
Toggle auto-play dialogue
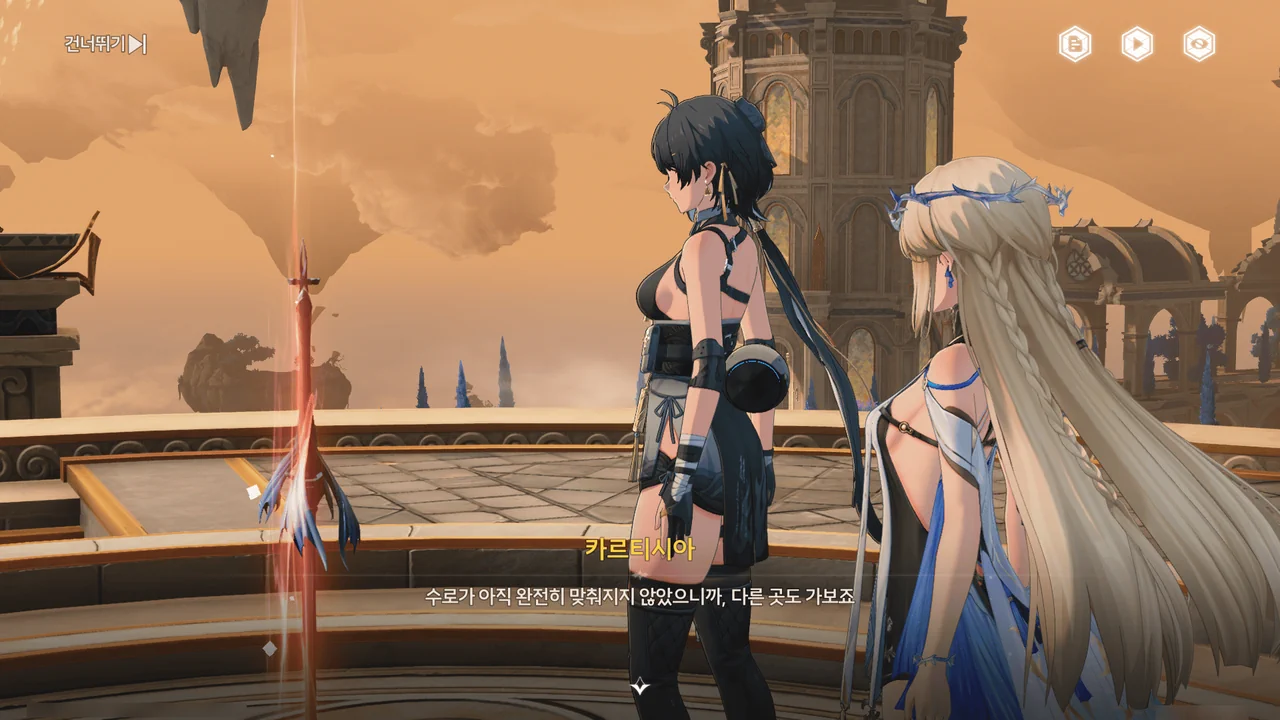point(1137,44)
